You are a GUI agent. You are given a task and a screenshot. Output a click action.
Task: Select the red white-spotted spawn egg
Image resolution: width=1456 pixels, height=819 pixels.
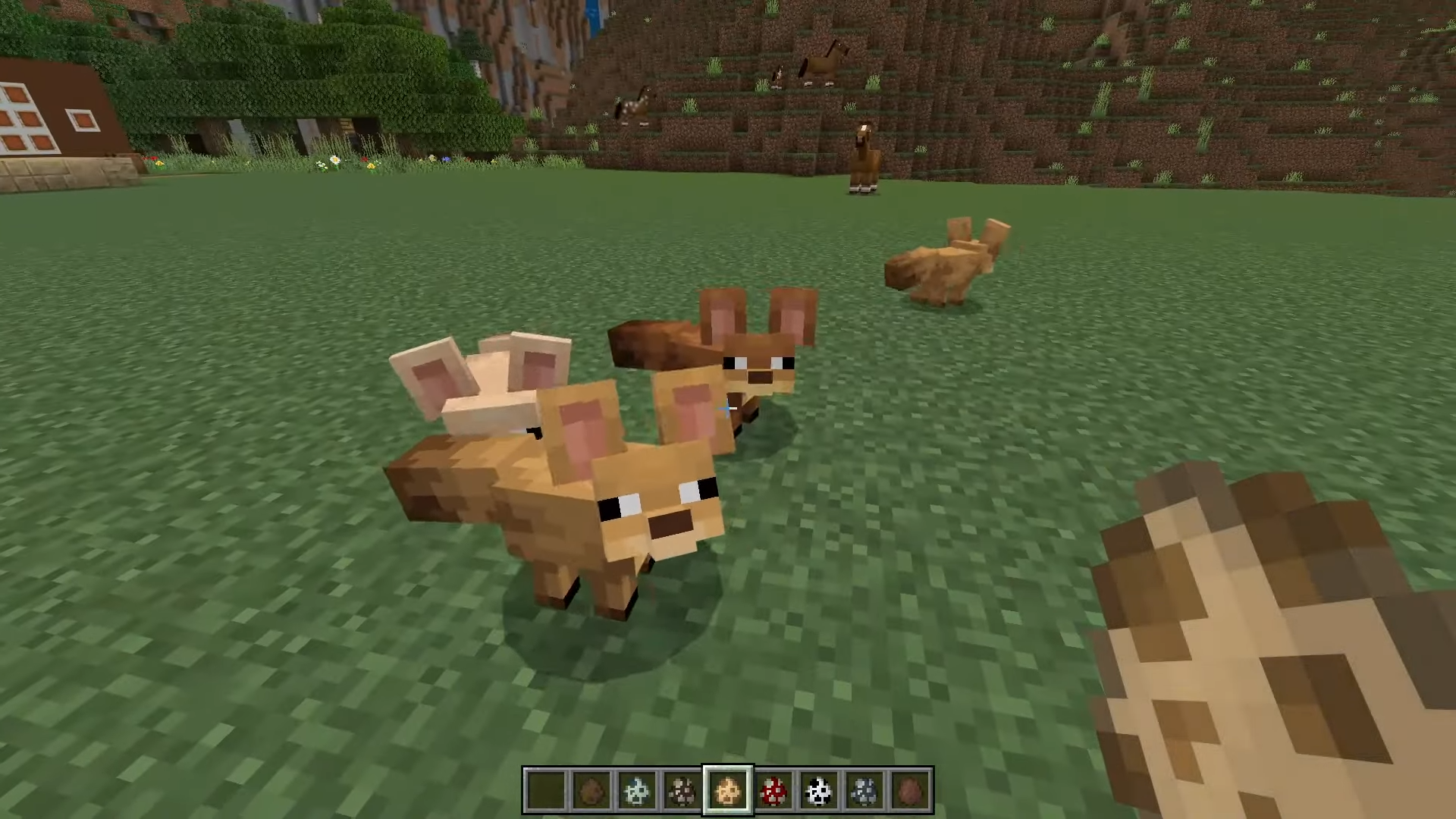[773, 790]
